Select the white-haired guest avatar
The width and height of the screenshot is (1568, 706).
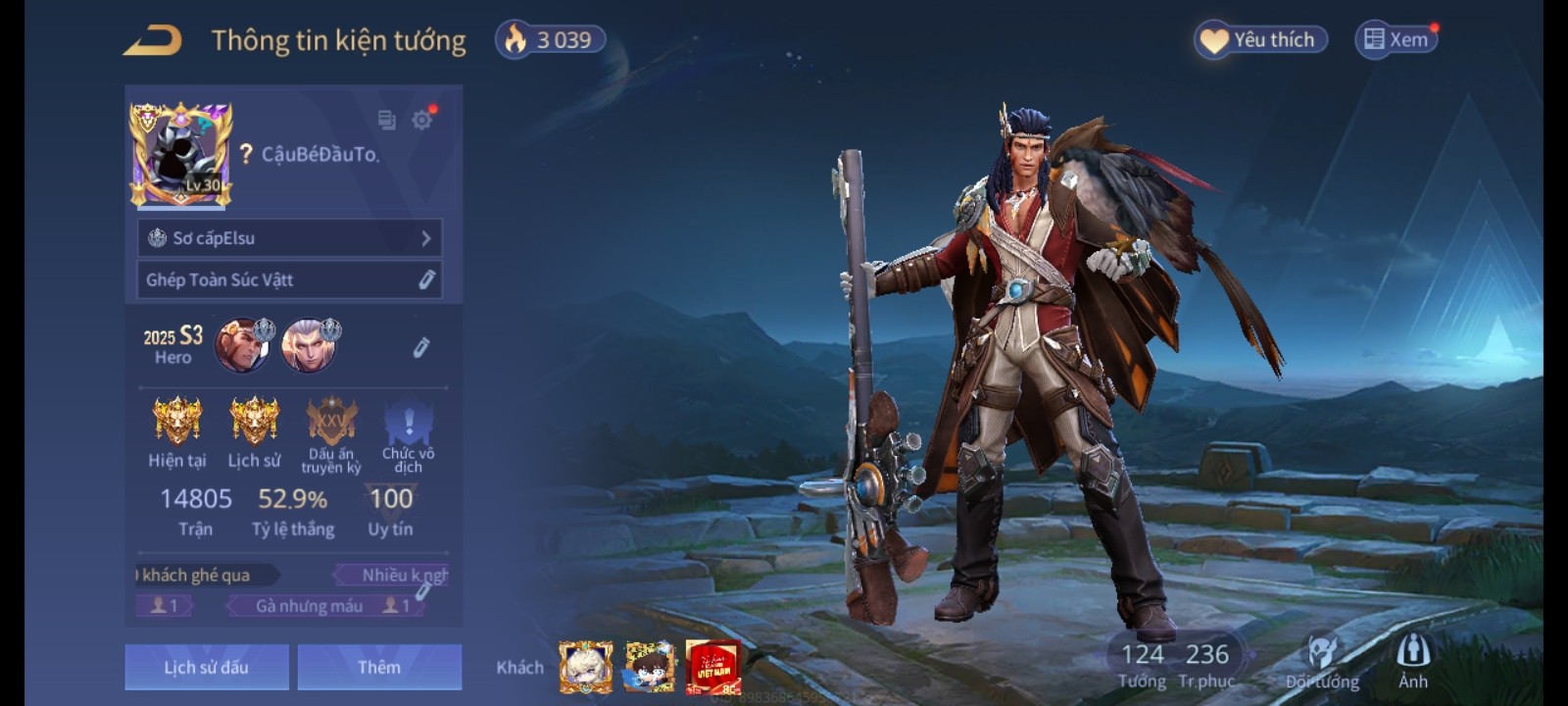coord(586,667)
